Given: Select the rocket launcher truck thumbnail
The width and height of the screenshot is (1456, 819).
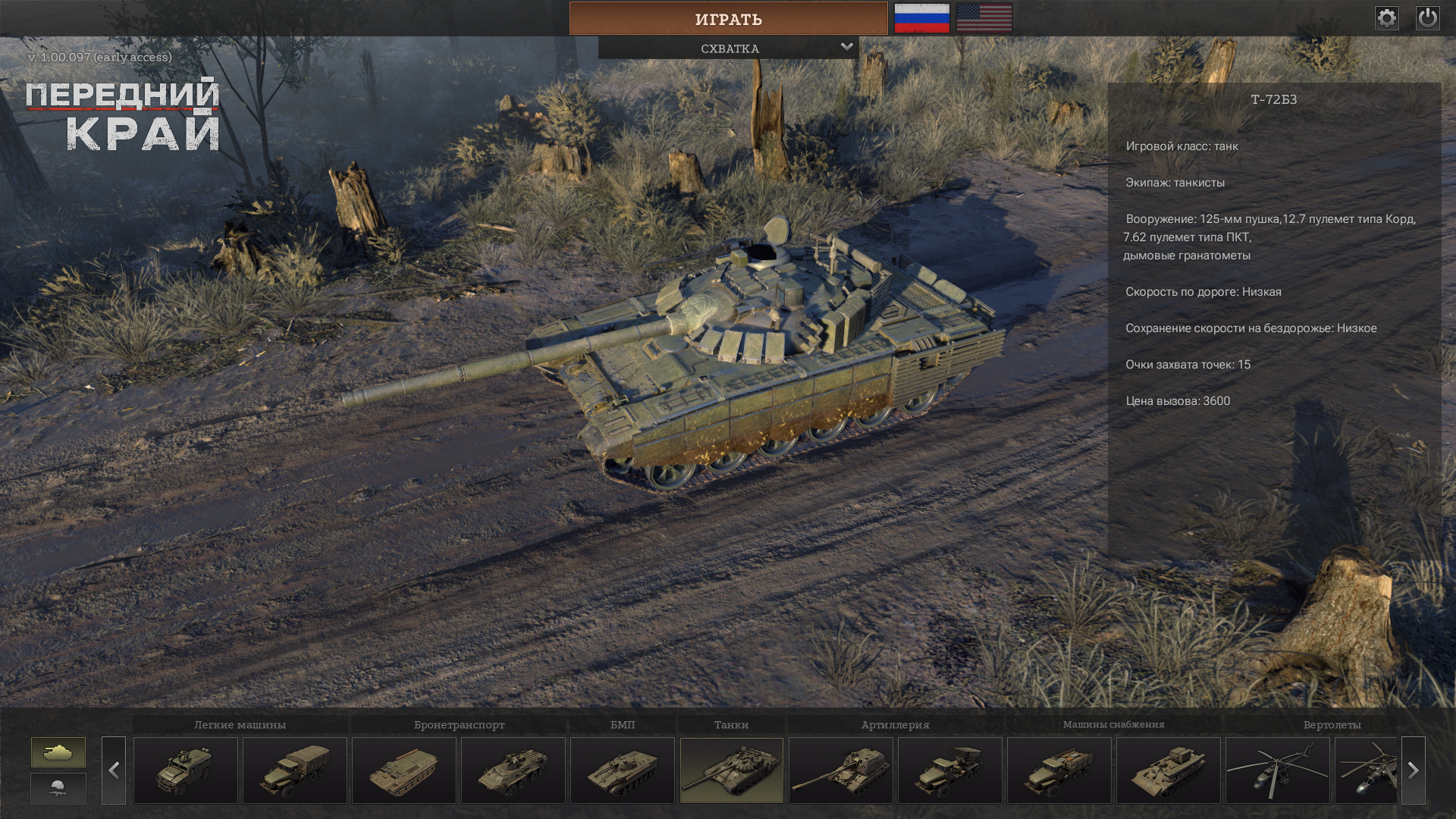Looking at the screenshot, I should (950, 770).
